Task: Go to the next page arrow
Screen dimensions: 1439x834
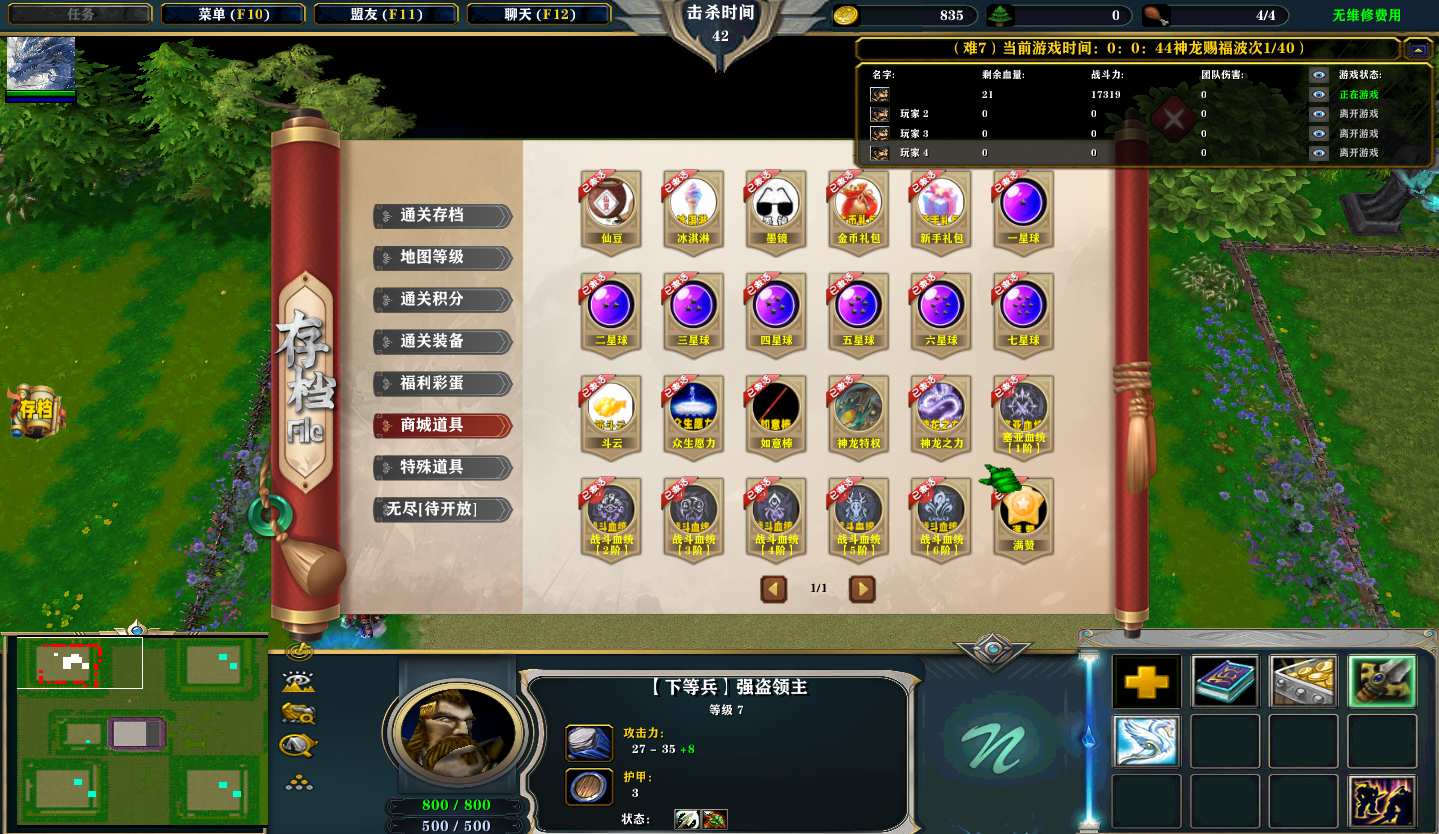Action: click(862, 589)
